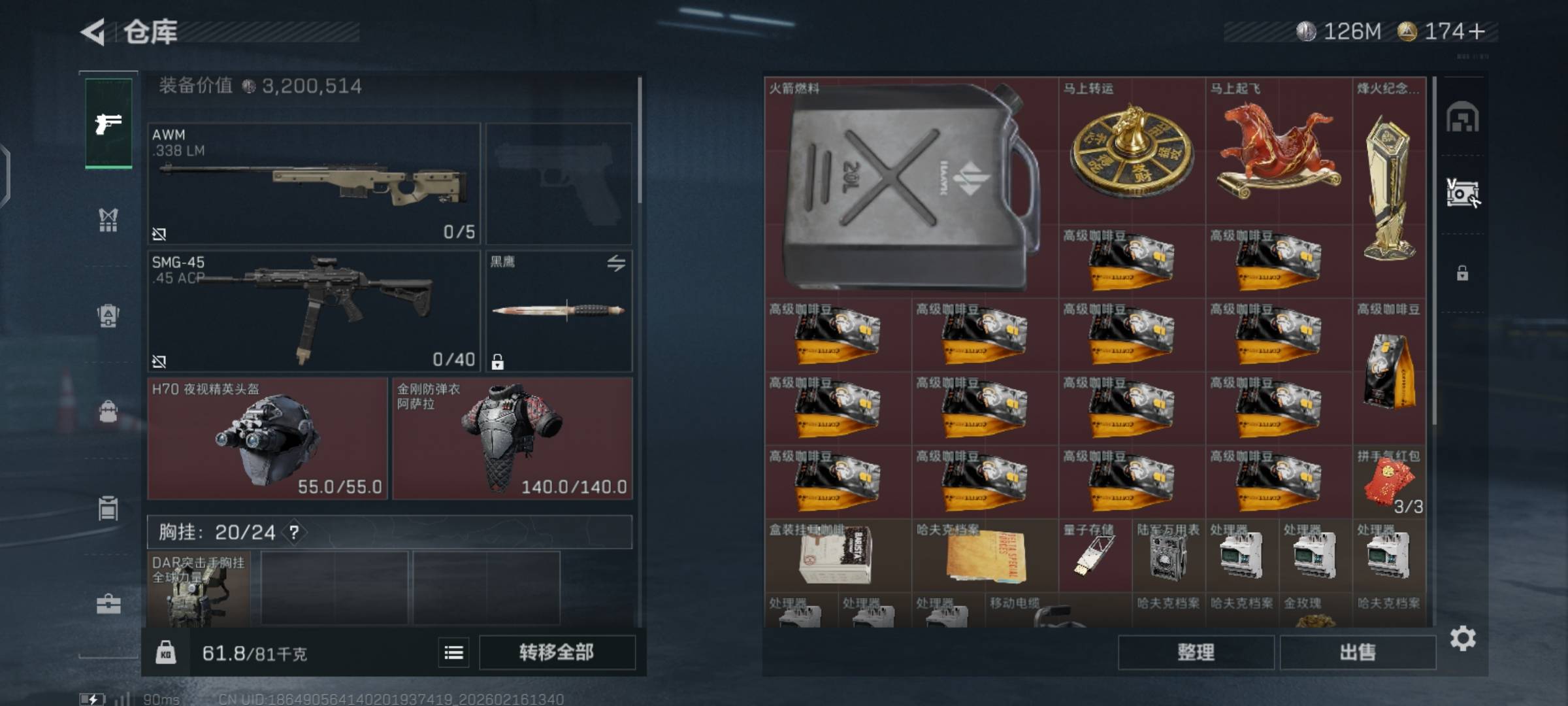Choose the 黑鹰 knife slot
The height and width of the screenshot is (706, 1568).
coord(559,311)
